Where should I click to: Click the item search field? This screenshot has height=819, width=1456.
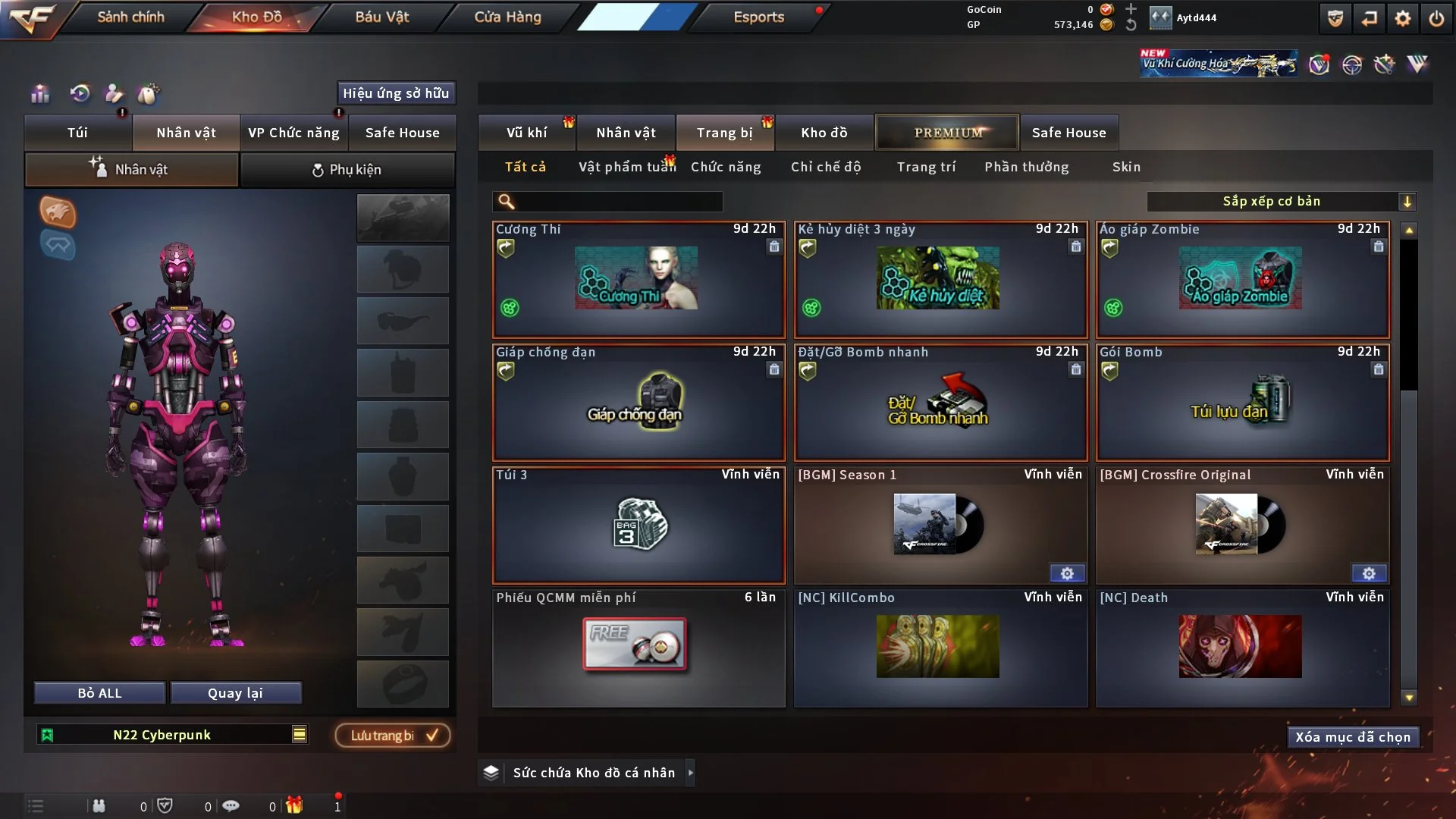pos(618,201)
